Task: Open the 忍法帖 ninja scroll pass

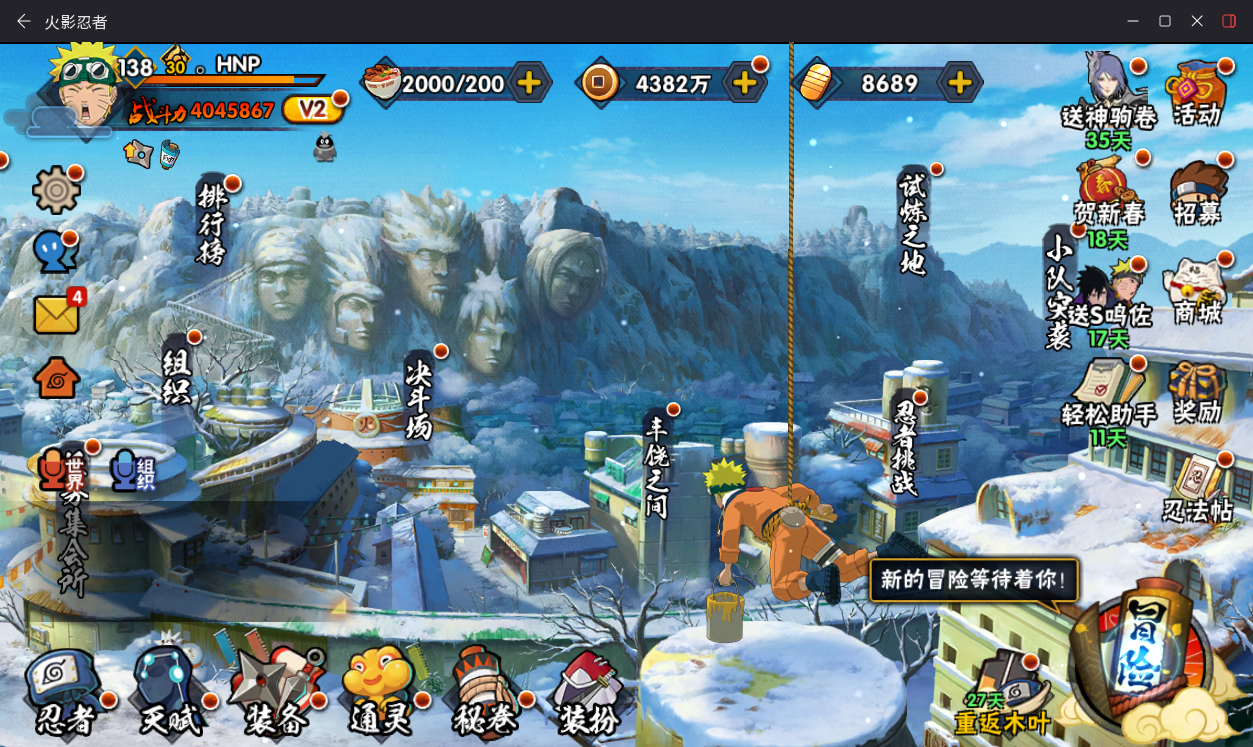Action: [x=1198, y=490]
